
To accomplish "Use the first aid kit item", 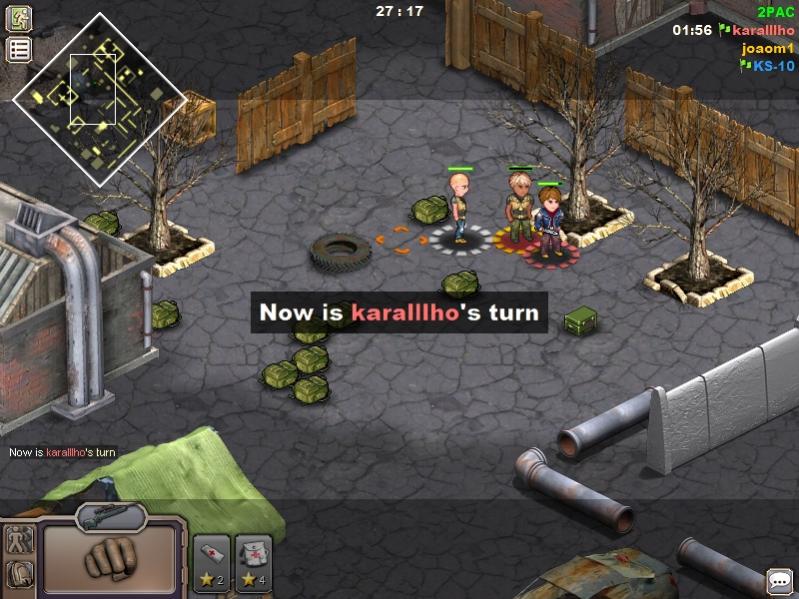I will click(x=253, y=563).
